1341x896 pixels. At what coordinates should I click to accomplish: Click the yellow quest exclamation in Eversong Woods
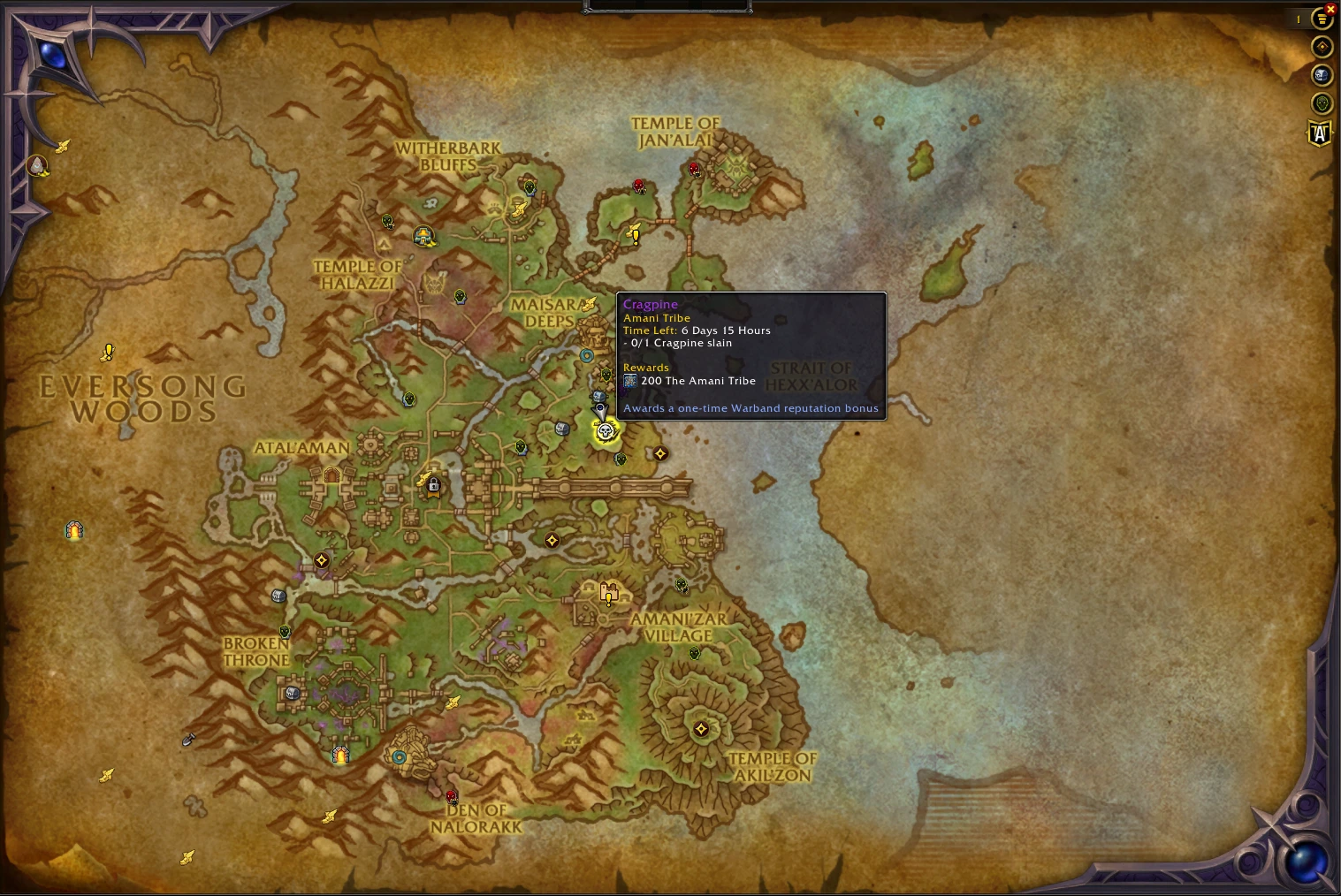108,352
